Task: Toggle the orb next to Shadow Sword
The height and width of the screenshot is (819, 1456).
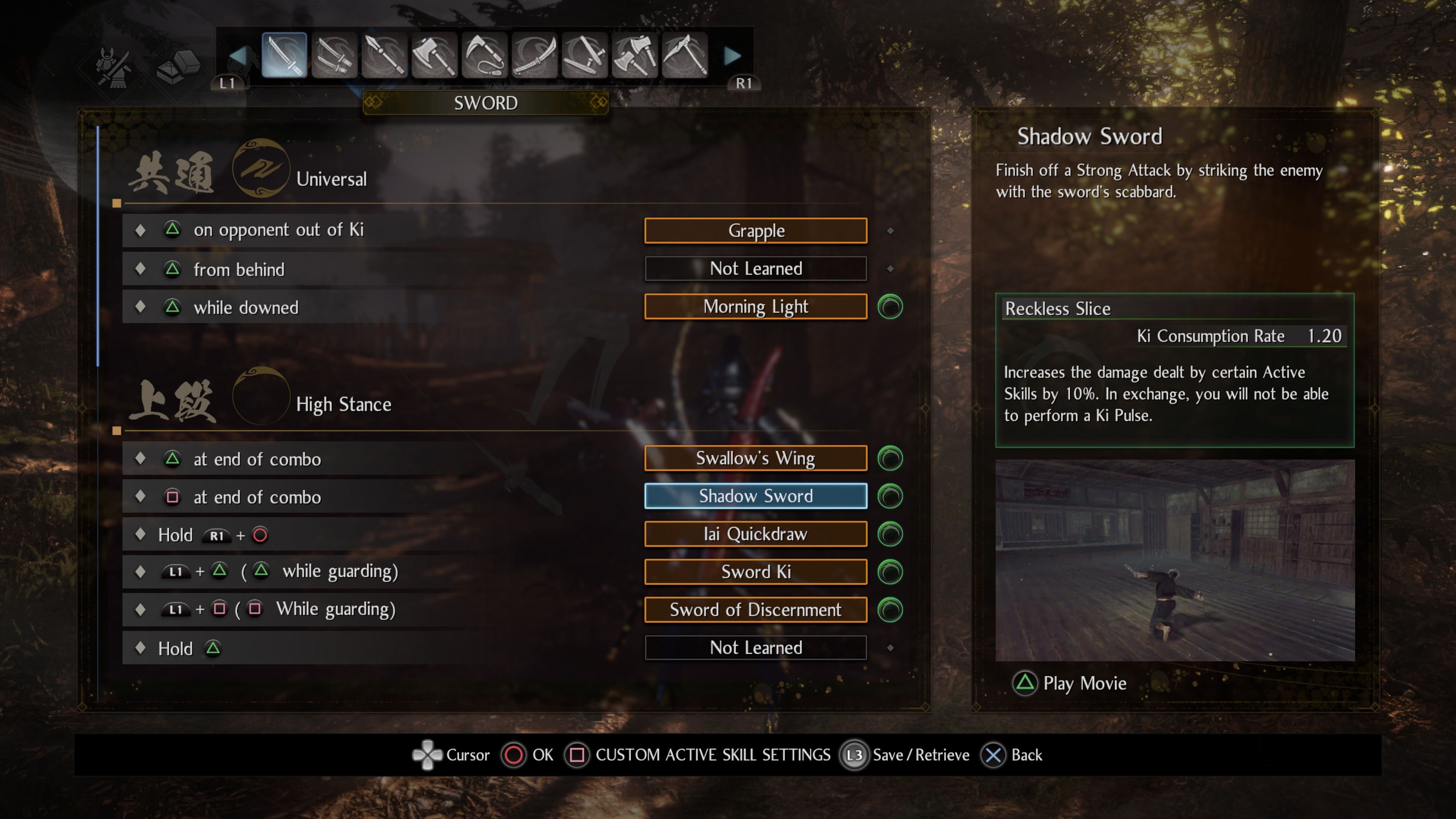Action: 890,496
